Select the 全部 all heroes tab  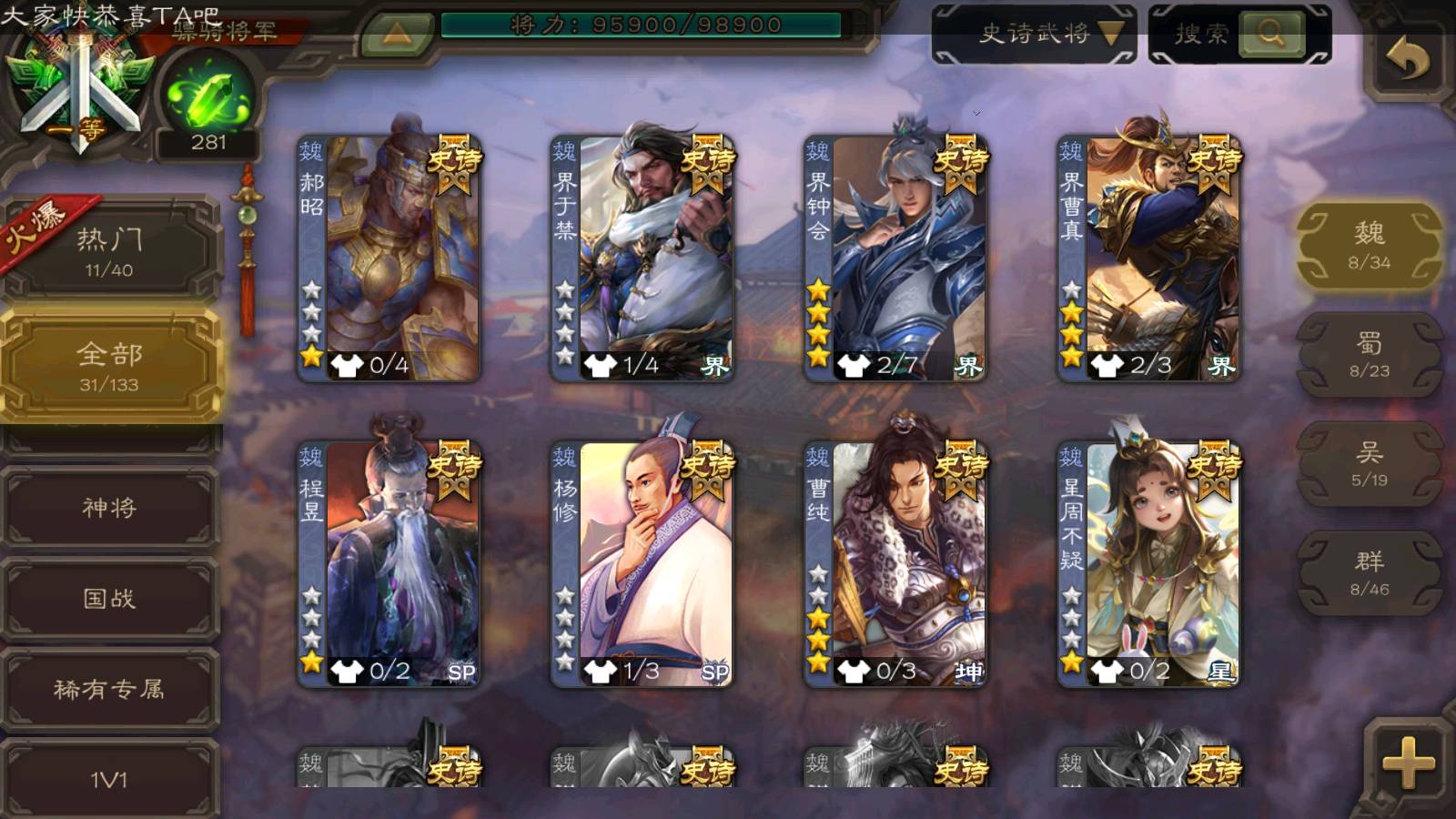point(109,366)
